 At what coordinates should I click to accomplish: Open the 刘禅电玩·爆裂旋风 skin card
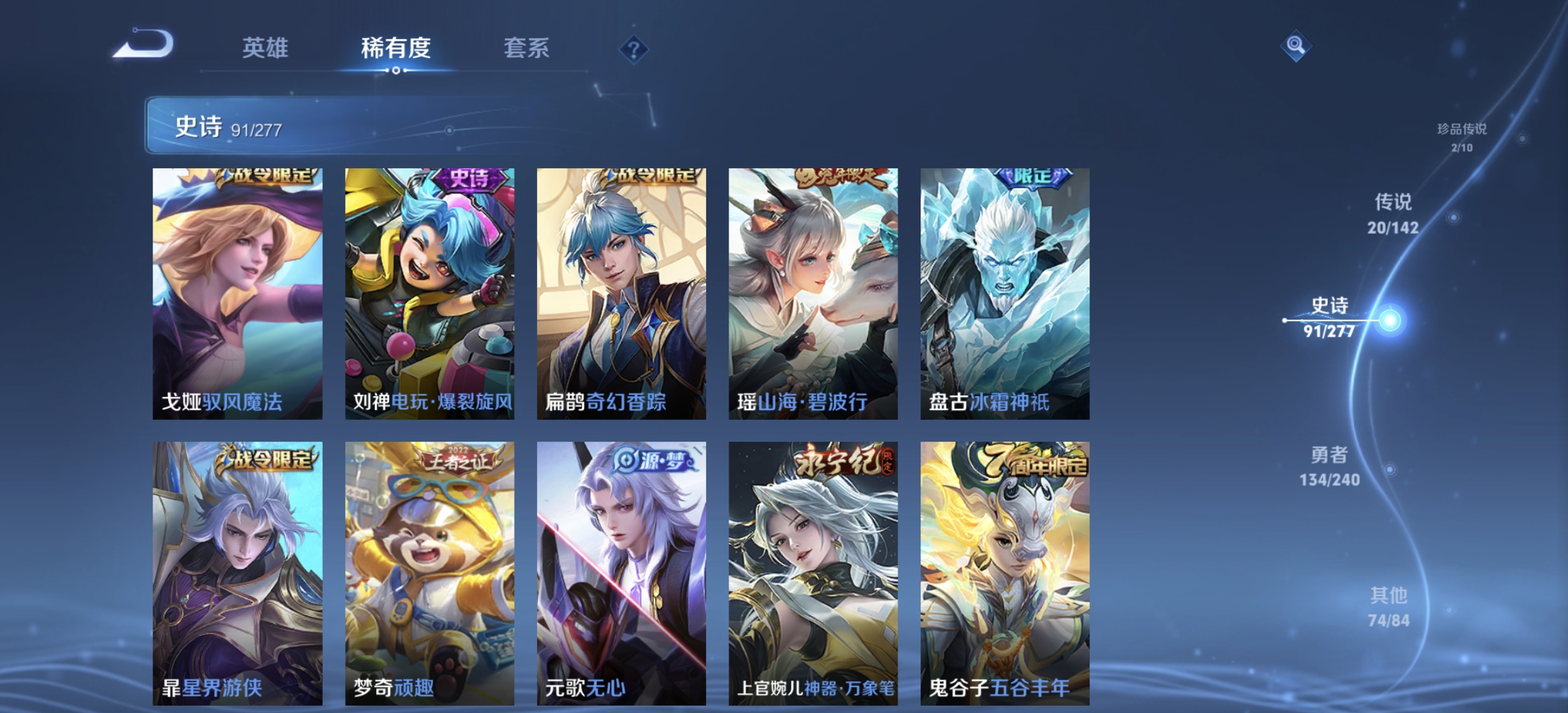coord(429,293)
